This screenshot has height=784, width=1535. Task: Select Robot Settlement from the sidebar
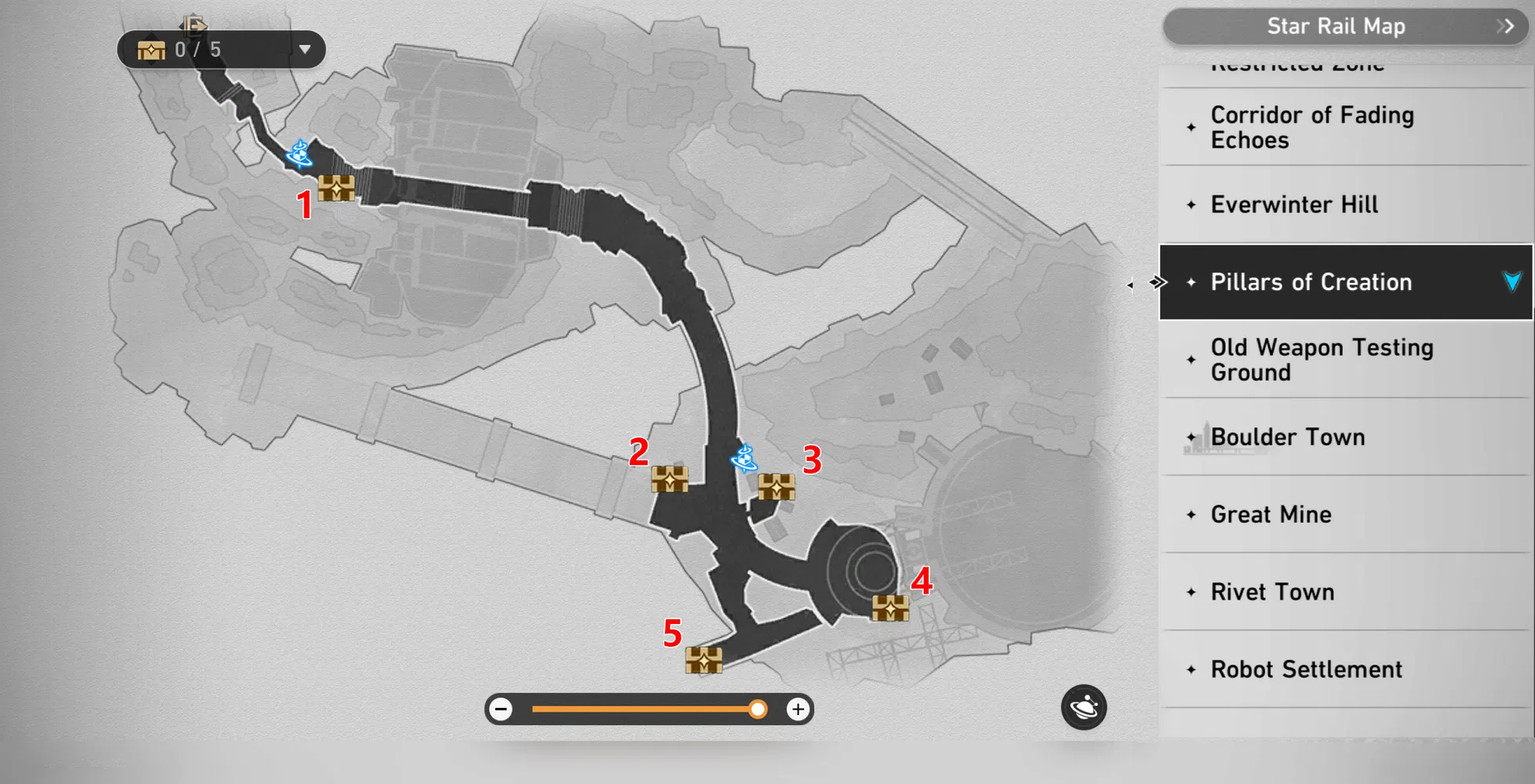tap(1305, 669)
